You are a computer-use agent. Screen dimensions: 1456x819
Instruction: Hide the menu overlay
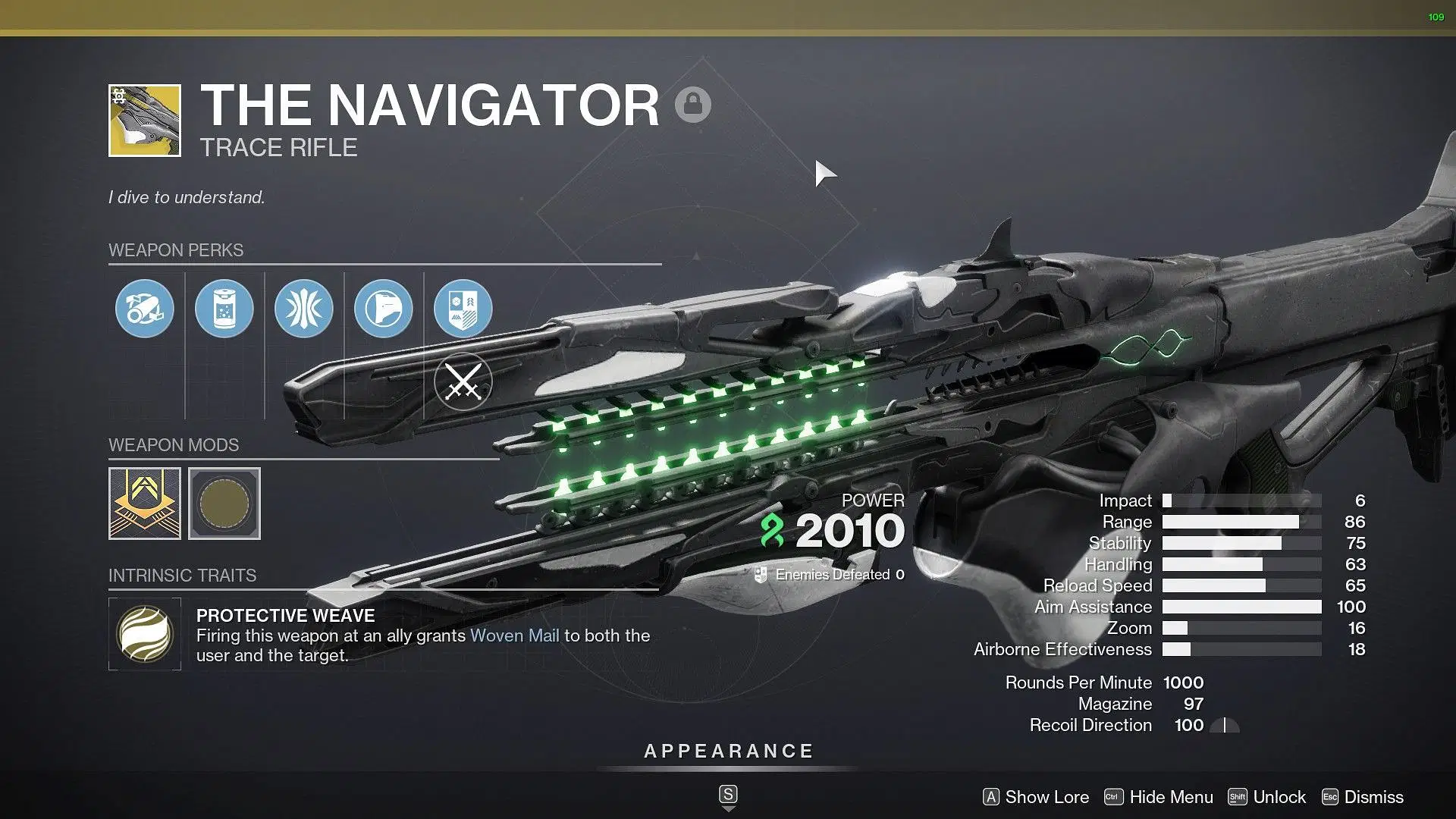[1159, 797]
